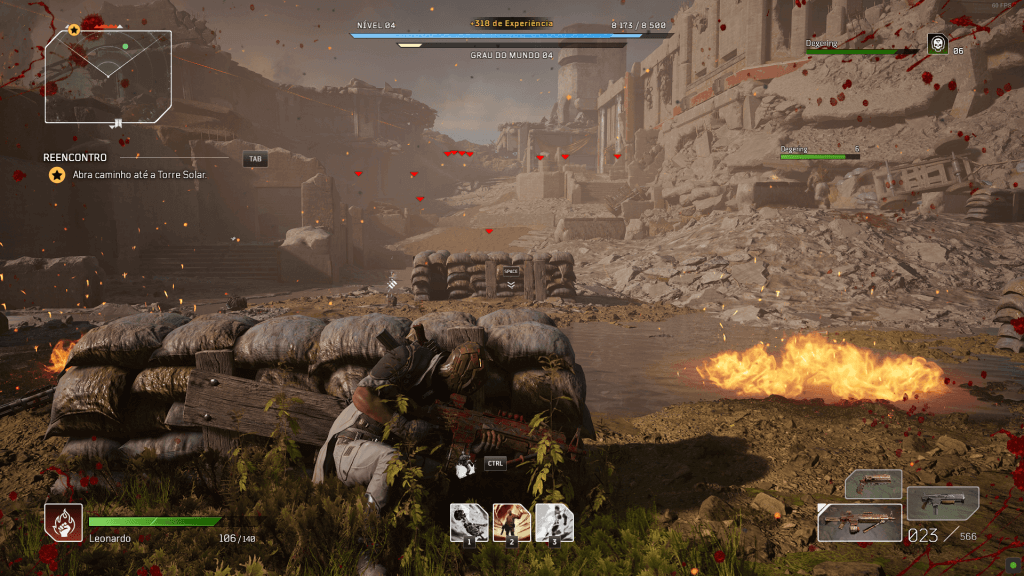Viewport: 1024px width, 576px height.
Task: Switch to the pistol sidearm slot
Action: pos(873,485)
